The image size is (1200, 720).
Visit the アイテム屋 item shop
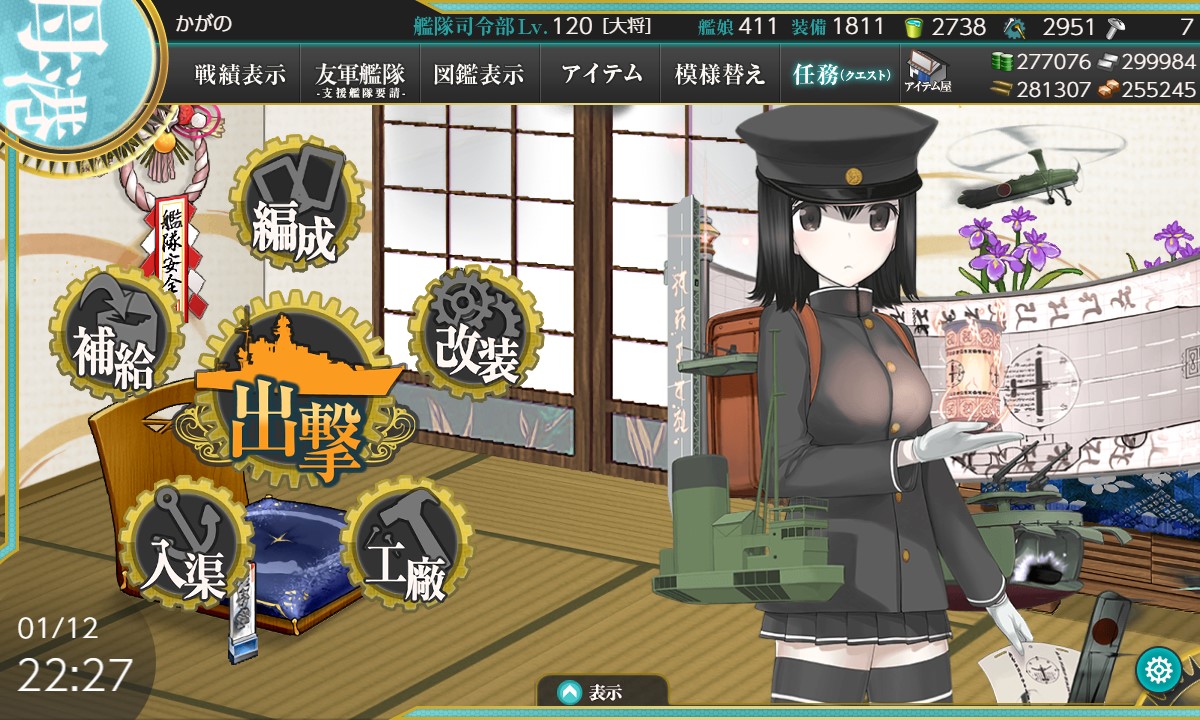928,72
